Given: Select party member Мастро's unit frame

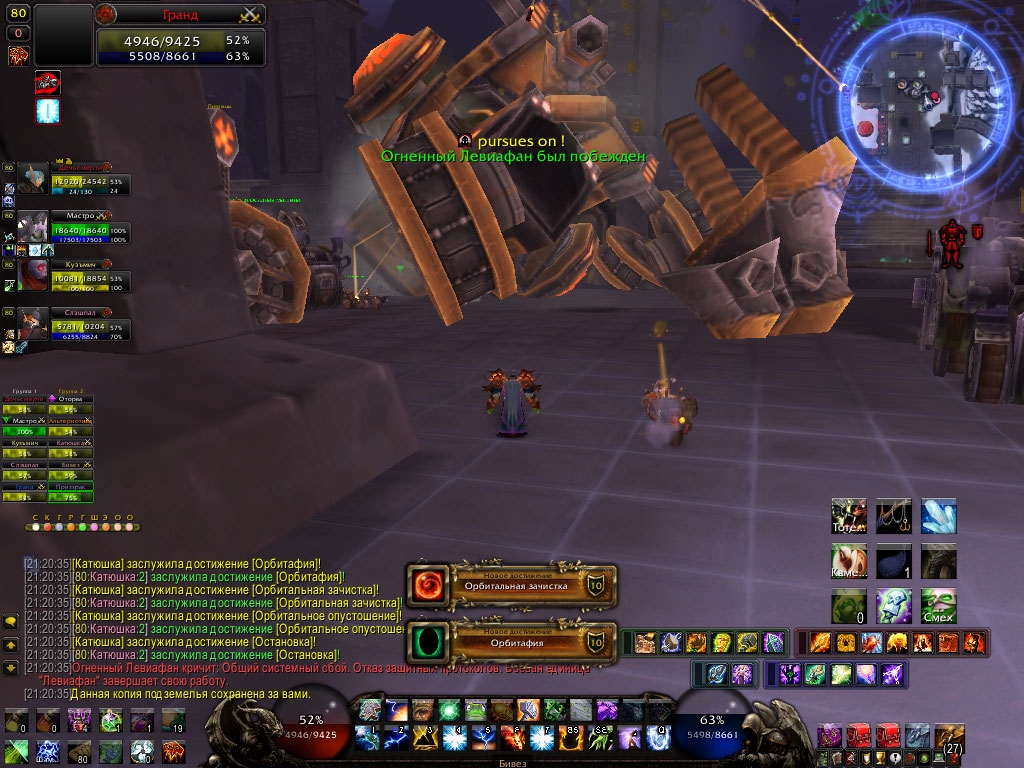Looking at the screenshot, I should (76, 226).
